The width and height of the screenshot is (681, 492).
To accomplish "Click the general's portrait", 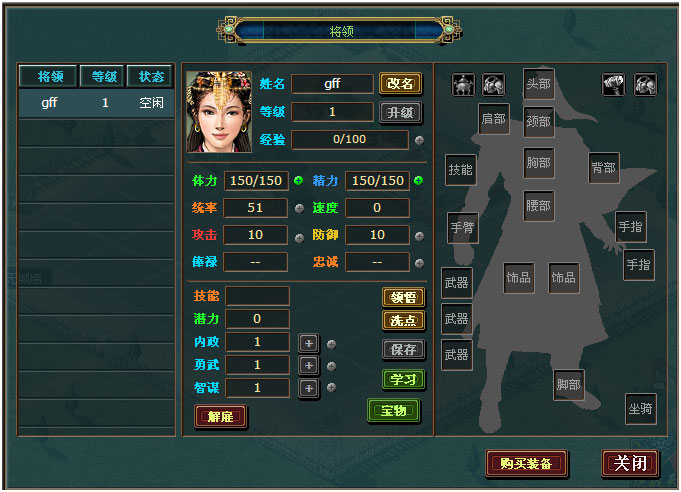I will pos(219,111).
